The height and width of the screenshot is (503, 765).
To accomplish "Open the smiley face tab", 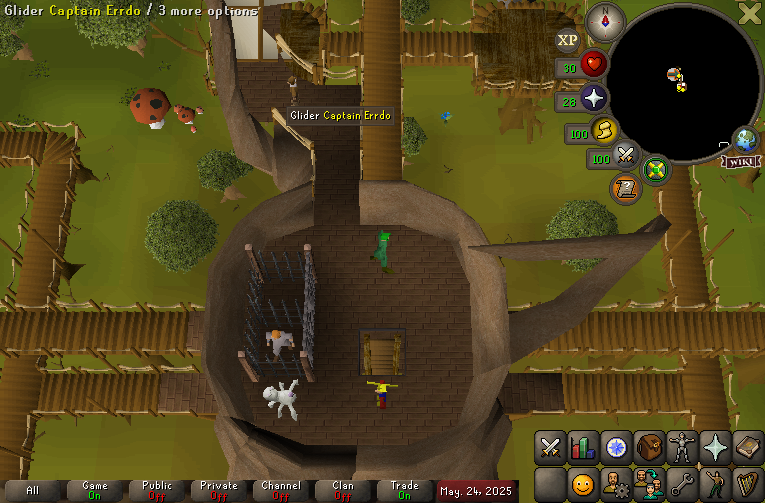I will tap(583, 485).
